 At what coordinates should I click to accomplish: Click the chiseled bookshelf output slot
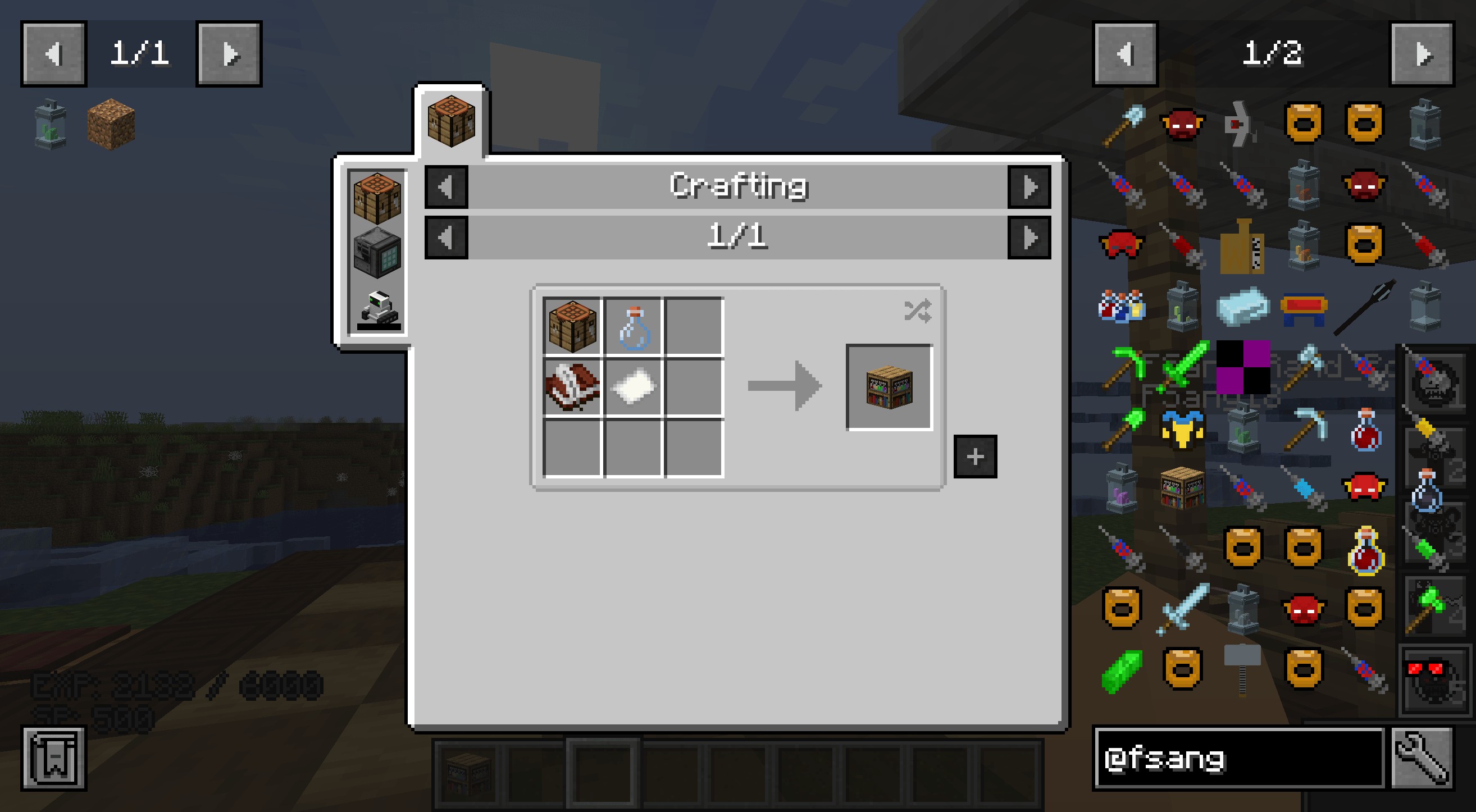[x=889, y=387]
